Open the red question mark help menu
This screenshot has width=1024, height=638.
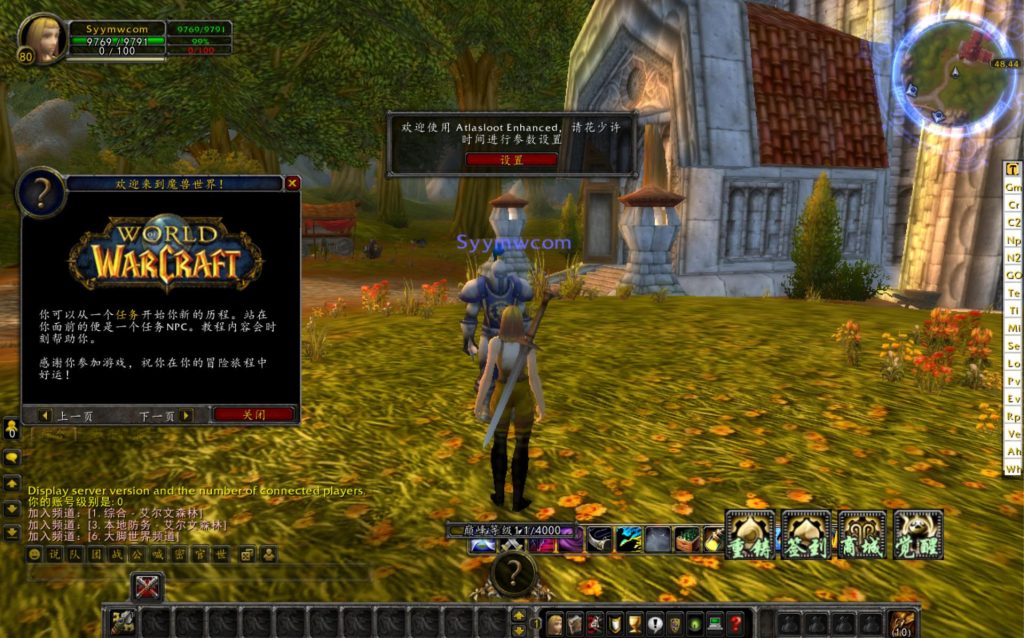point(735,623)
